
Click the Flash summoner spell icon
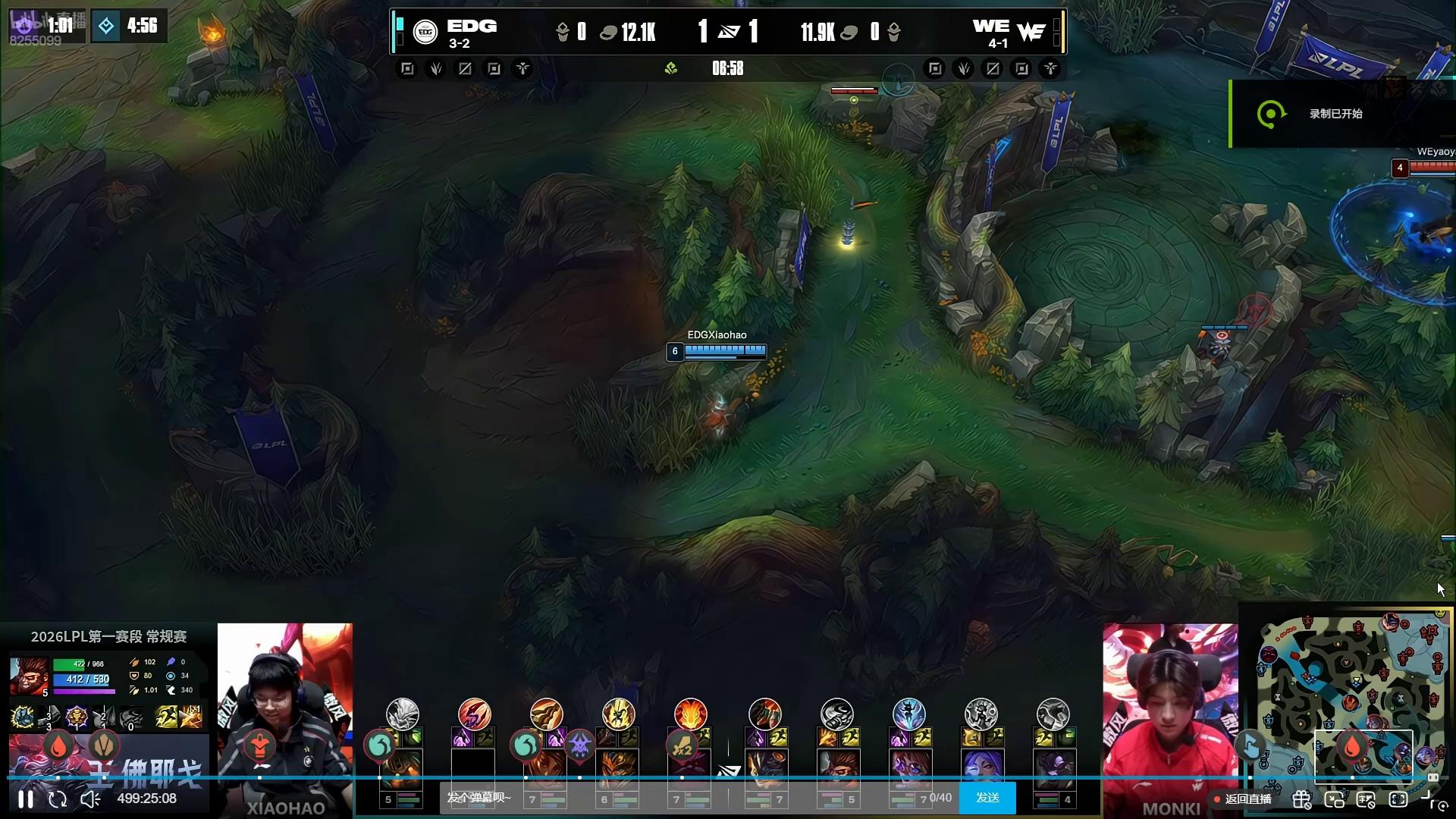click(166, 717)
